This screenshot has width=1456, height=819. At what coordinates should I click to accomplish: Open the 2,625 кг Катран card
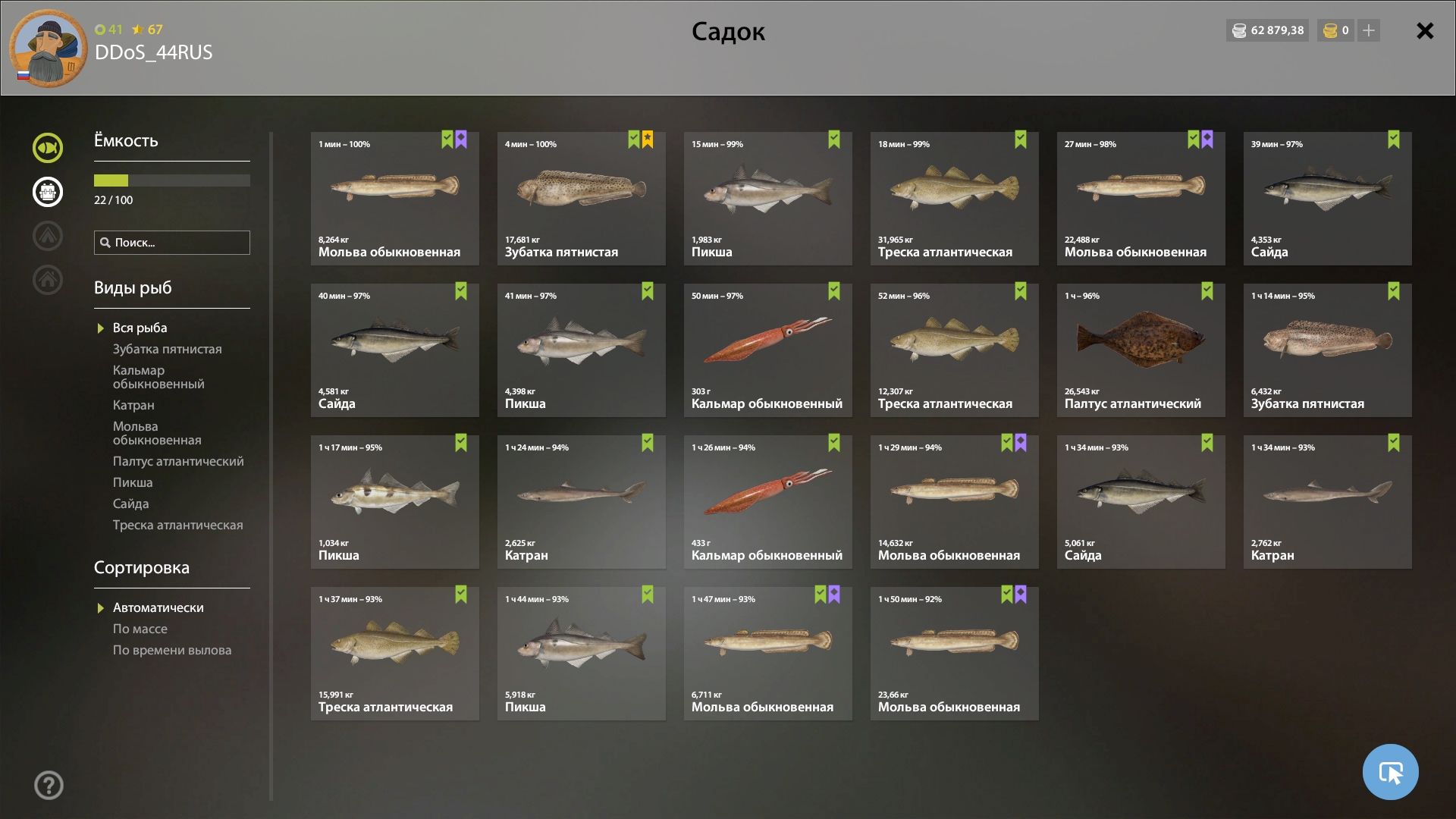click(581, 501)
